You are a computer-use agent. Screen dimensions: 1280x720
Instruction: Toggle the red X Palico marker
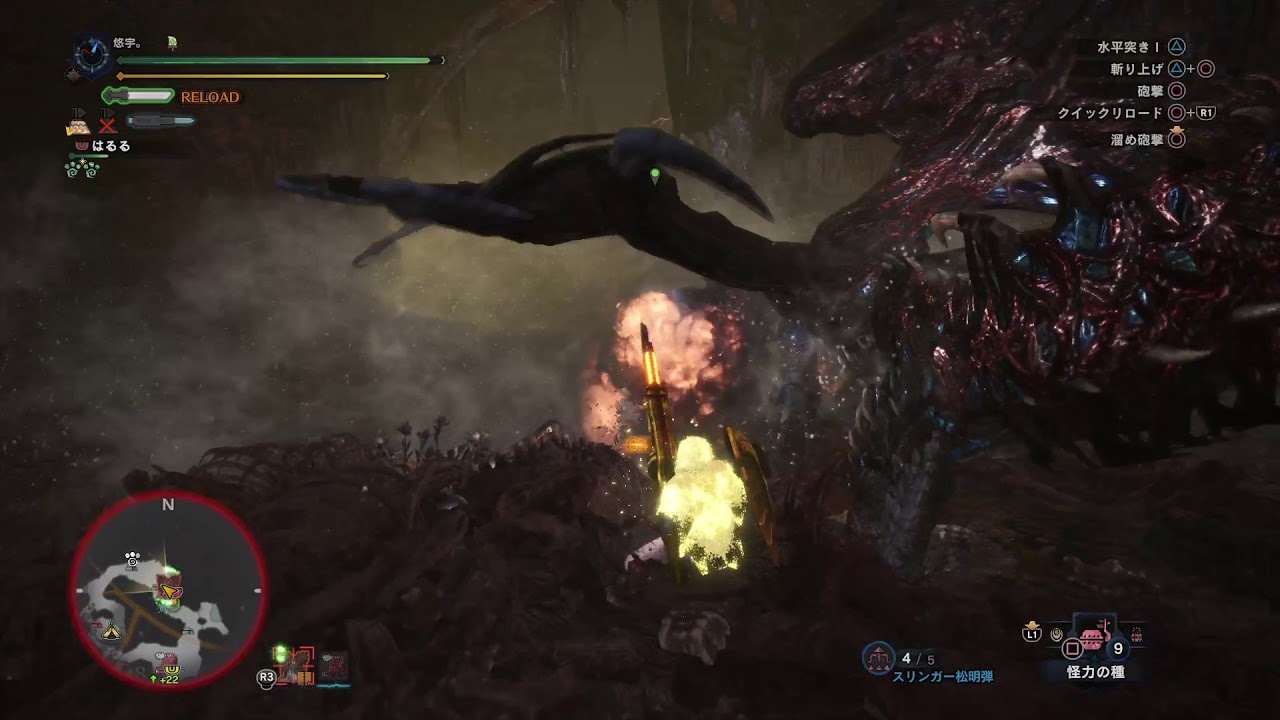click(x=107, y=127)
